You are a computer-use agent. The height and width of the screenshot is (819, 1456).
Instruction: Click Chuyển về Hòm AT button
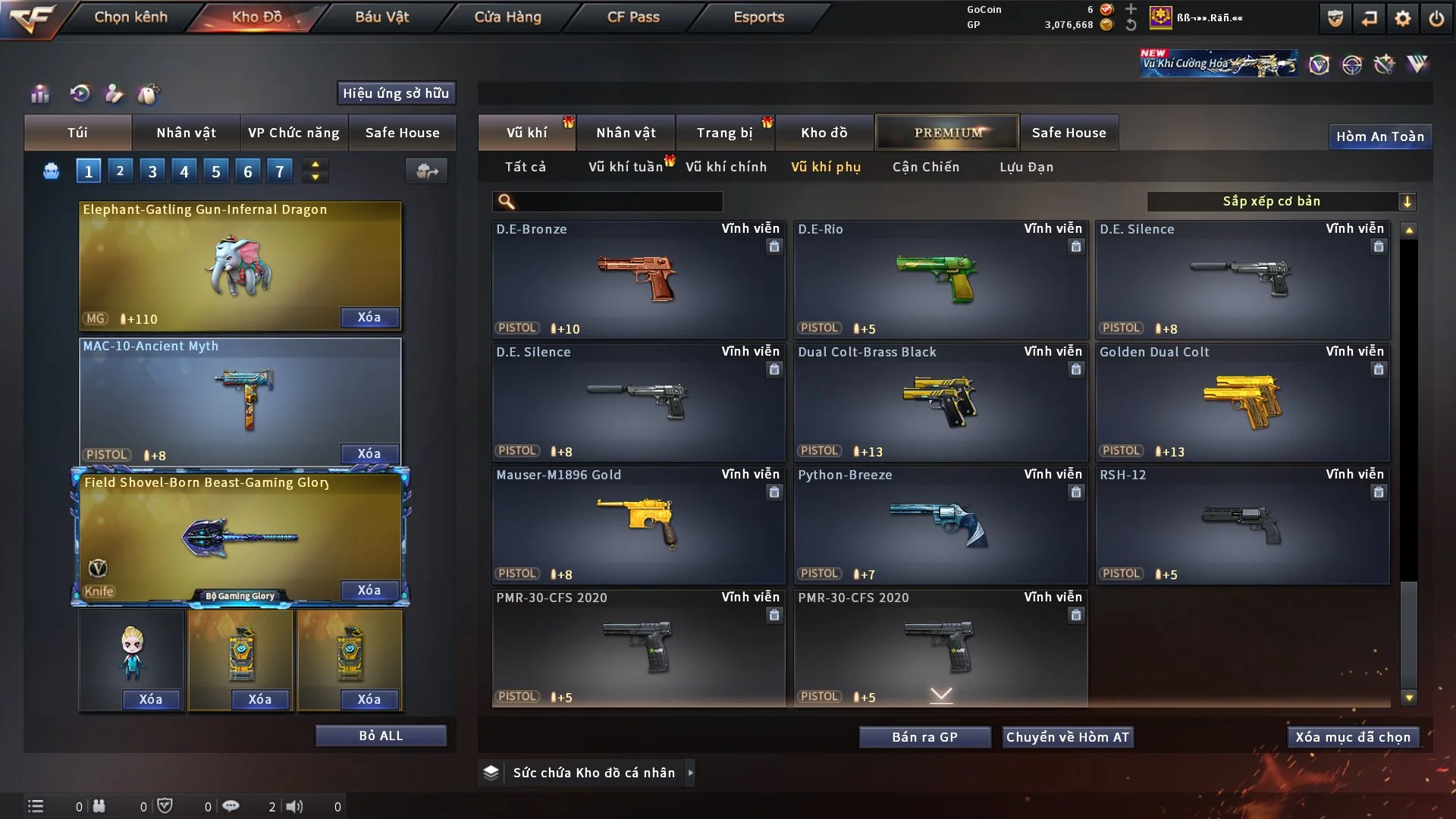[1068, 737]
